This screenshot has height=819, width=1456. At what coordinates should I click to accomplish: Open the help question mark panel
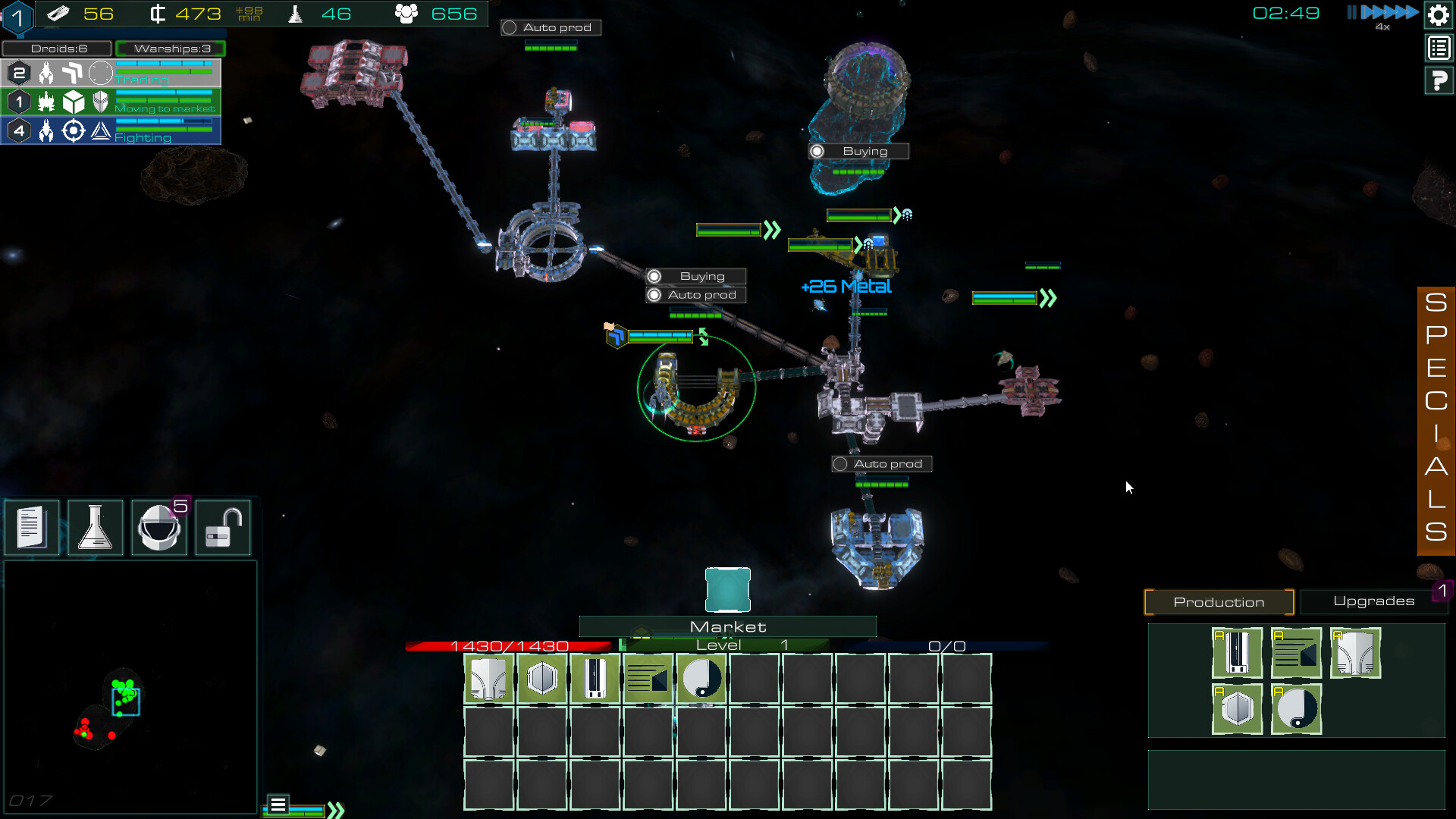(x=1438, y=80)
